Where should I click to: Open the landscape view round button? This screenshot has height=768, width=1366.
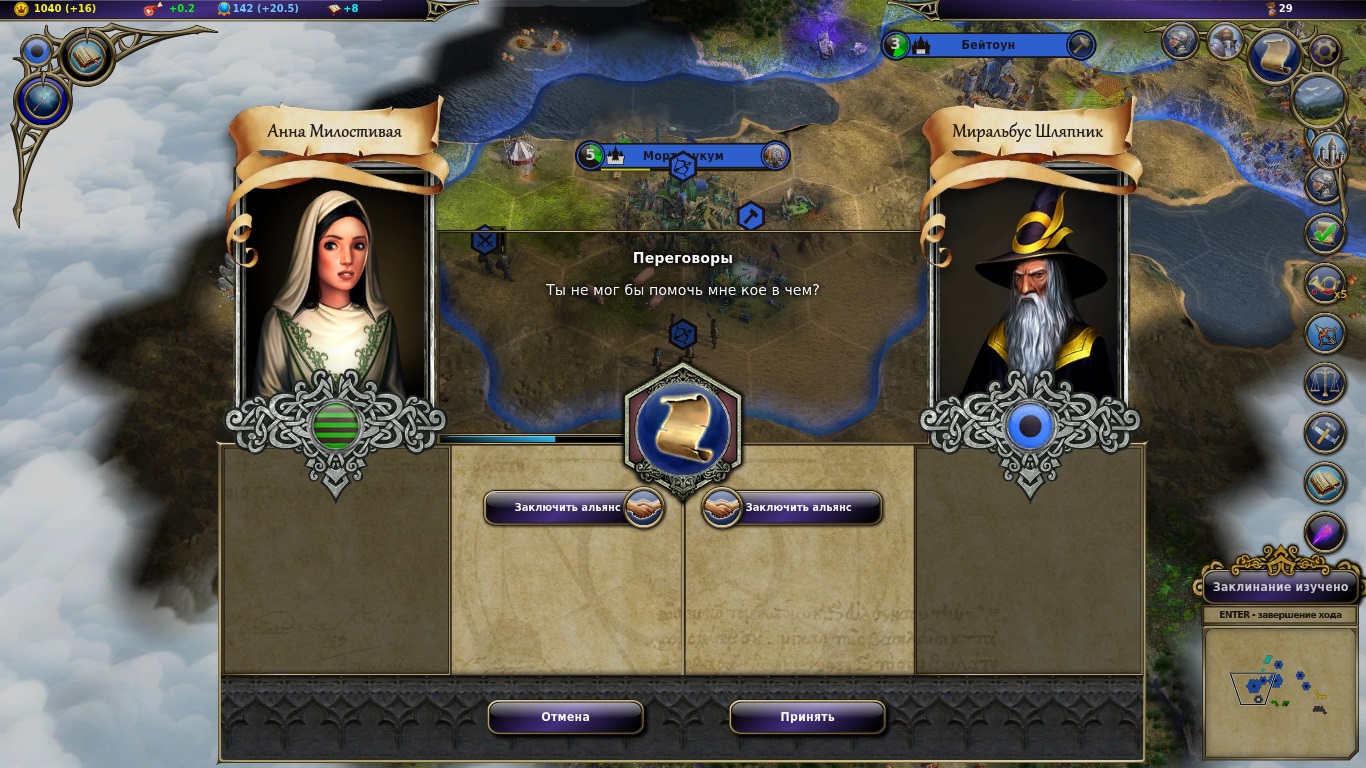coord(1317,100)
